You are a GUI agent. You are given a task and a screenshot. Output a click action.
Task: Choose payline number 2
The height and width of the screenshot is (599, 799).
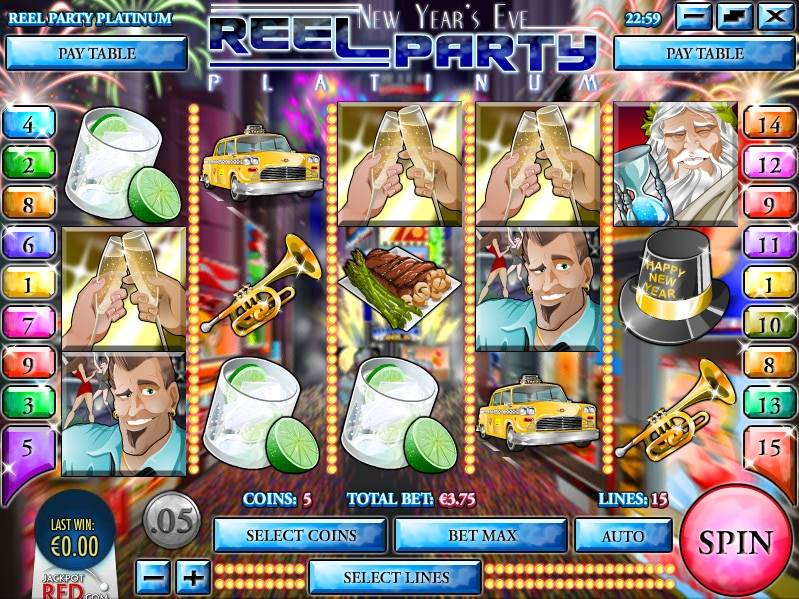(27, 165)
